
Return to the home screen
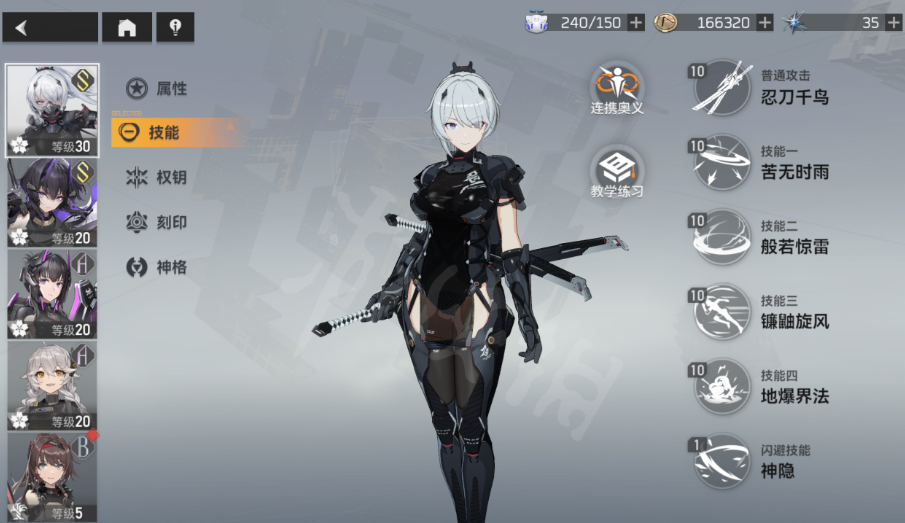127,27
